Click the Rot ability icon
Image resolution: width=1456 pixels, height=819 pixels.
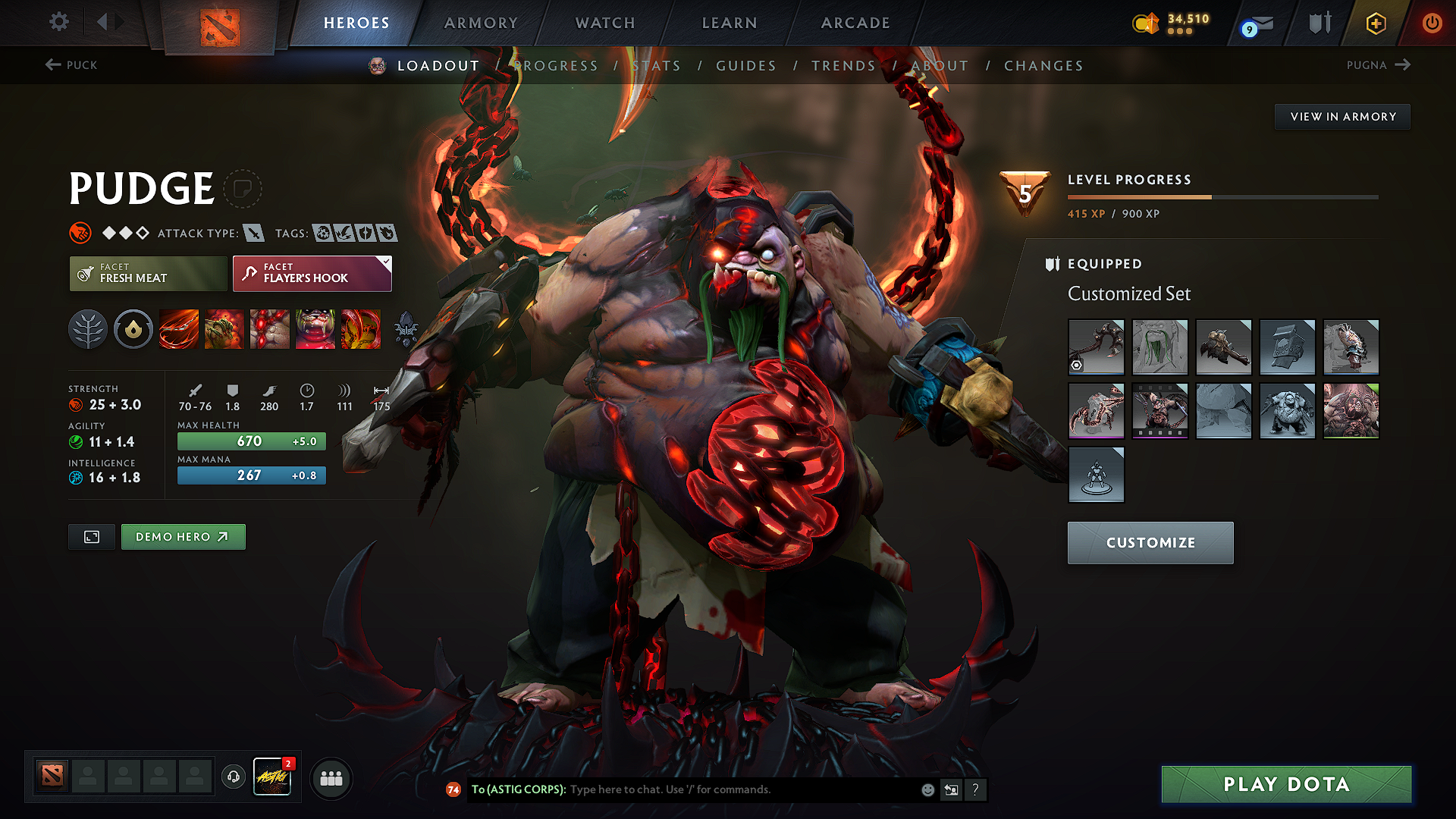pyautogui.click(x=224, y=329)
